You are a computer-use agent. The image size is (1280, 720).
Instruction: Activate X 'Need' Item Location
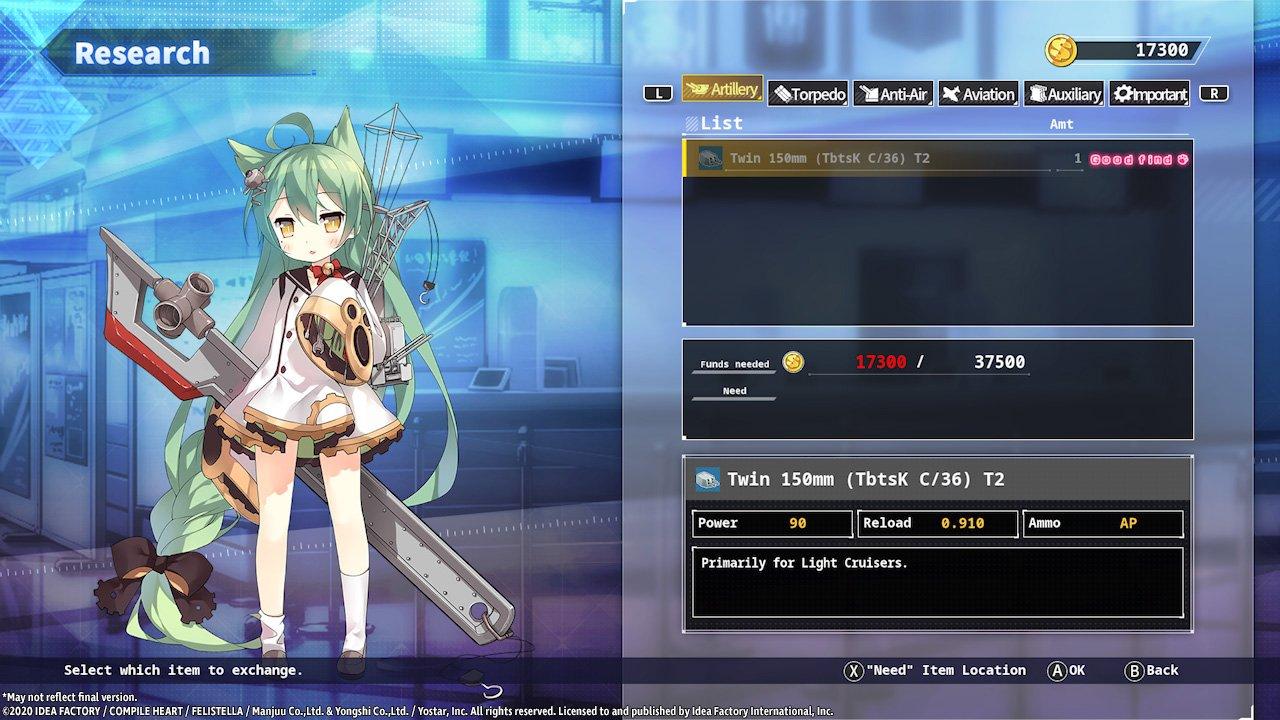pos(937,670)
